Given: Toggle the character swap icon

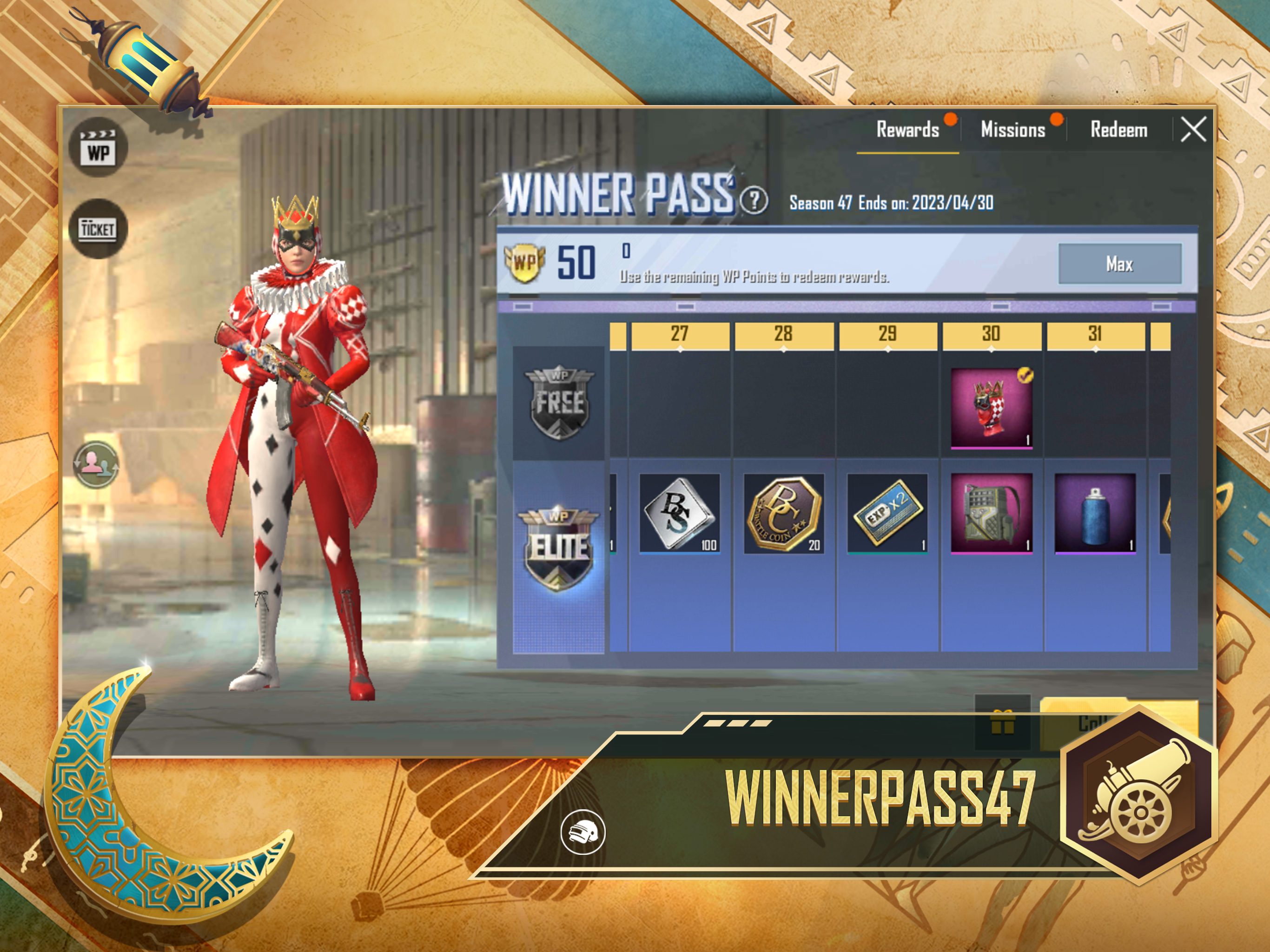Looking at the screenshot, I should (96, 464).
